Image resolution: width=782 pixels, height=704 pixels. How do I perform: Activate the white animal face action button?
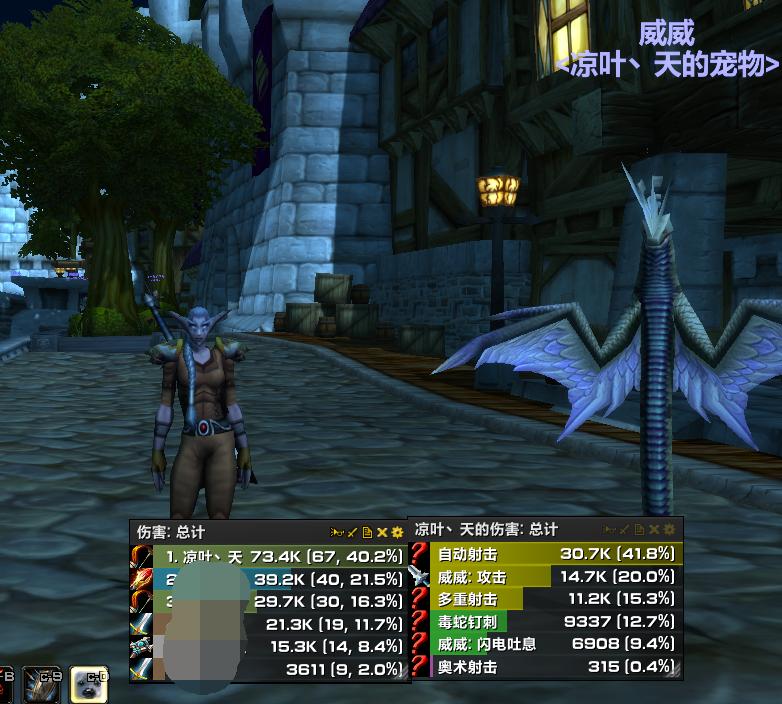pos(89,685)
